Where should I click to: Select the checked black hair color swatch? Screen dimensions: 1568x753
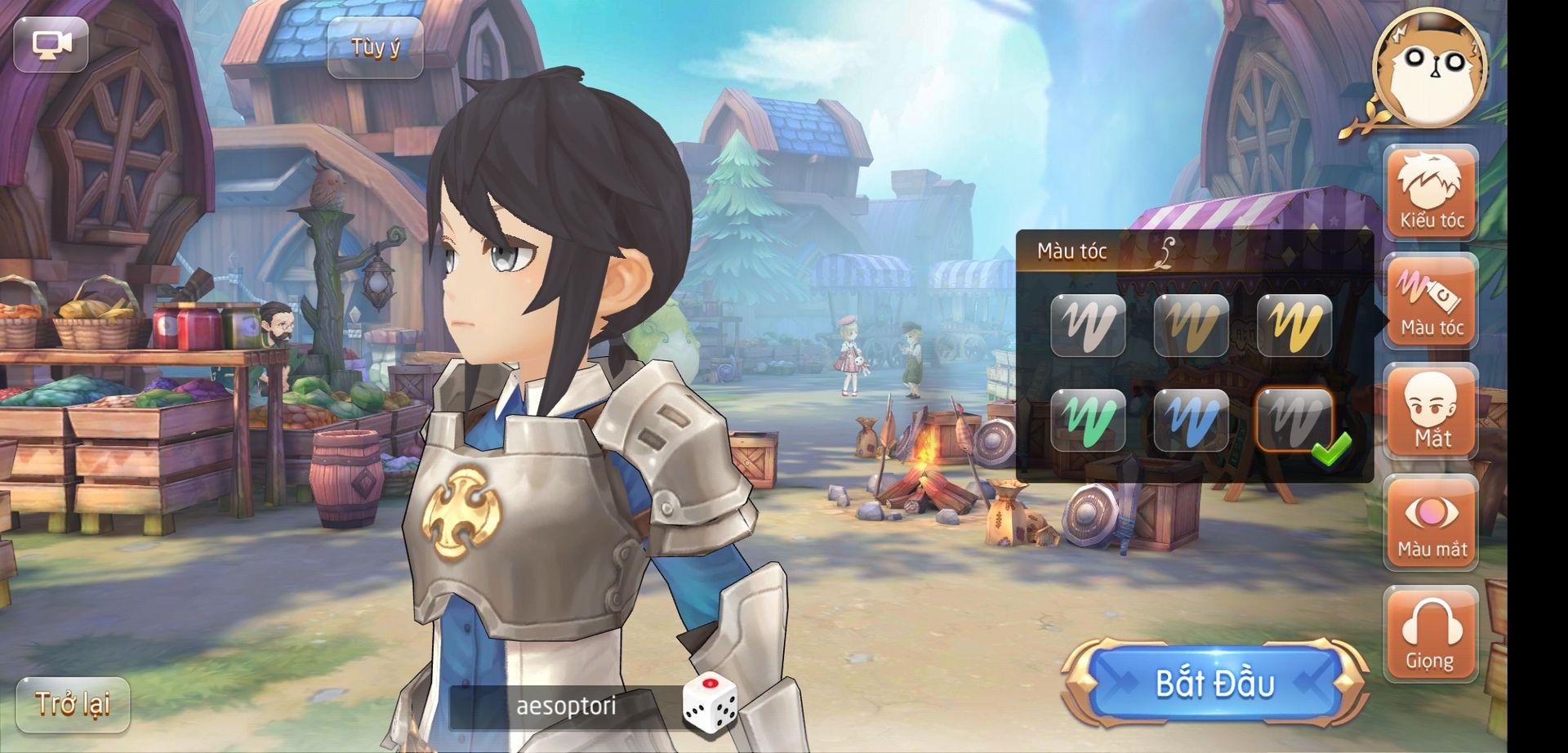(1294, 420)
